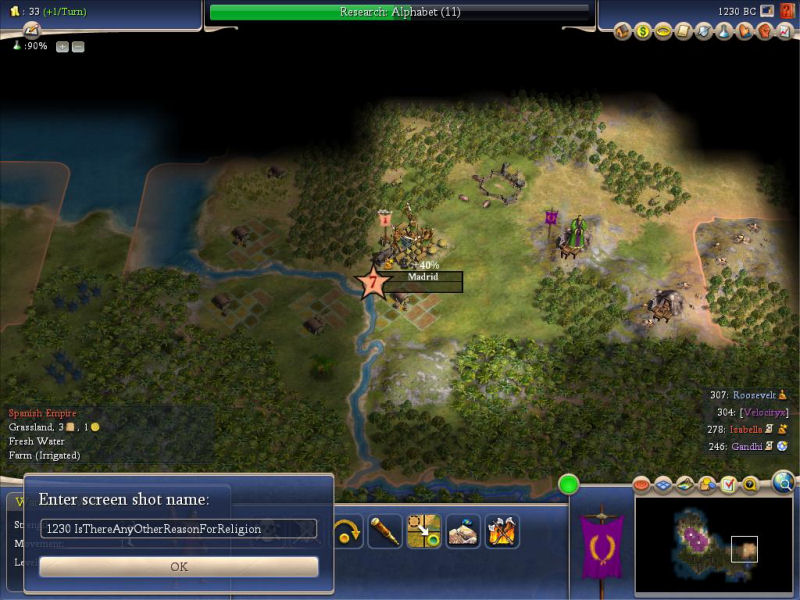This screenshot has width=800, height=600.
Task: Open the financial advisor dollar icon
Action: pyautogui.click(x=643, y=32)
